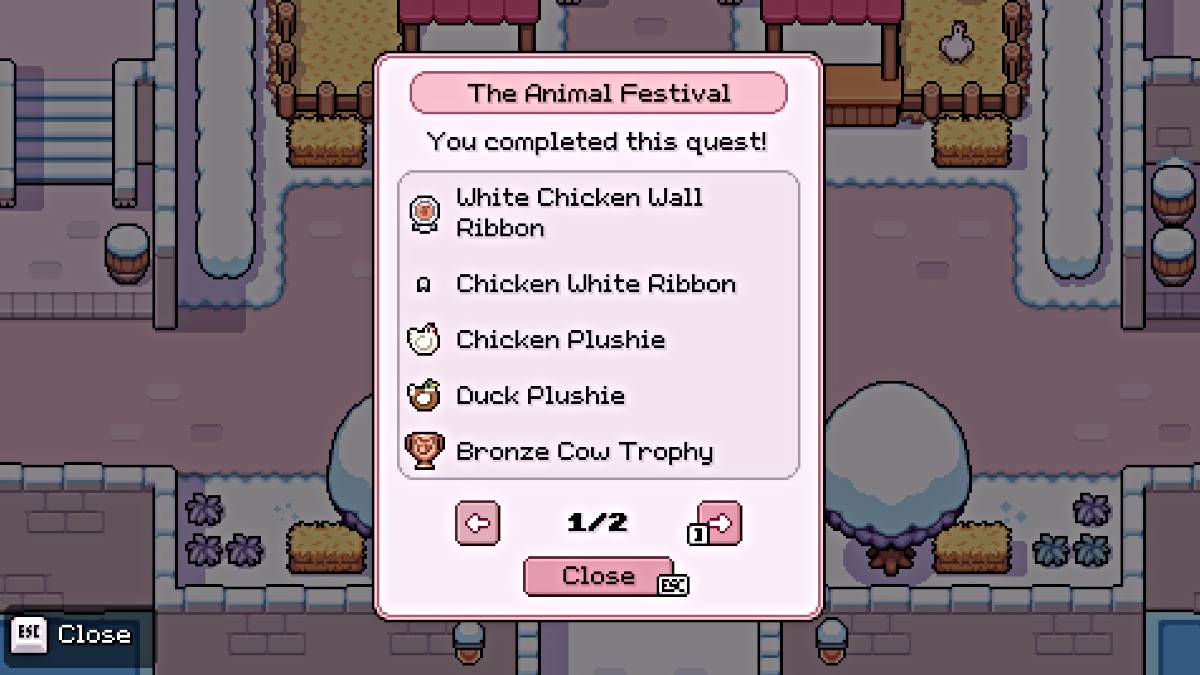
Task: Go to the next rewards page
Action: tap(720, 522)
